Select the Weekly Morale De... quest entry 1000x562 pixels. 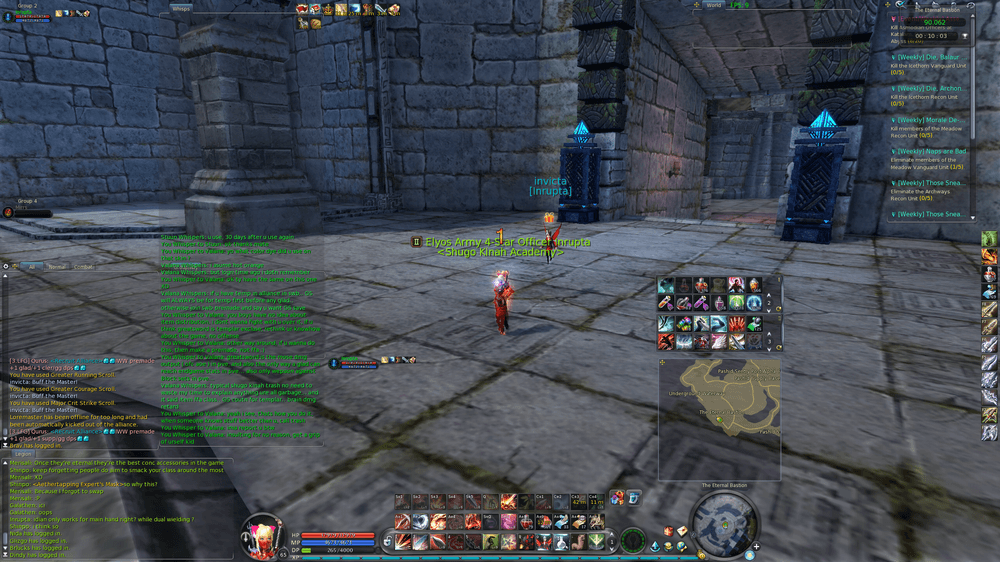[930, 120]
